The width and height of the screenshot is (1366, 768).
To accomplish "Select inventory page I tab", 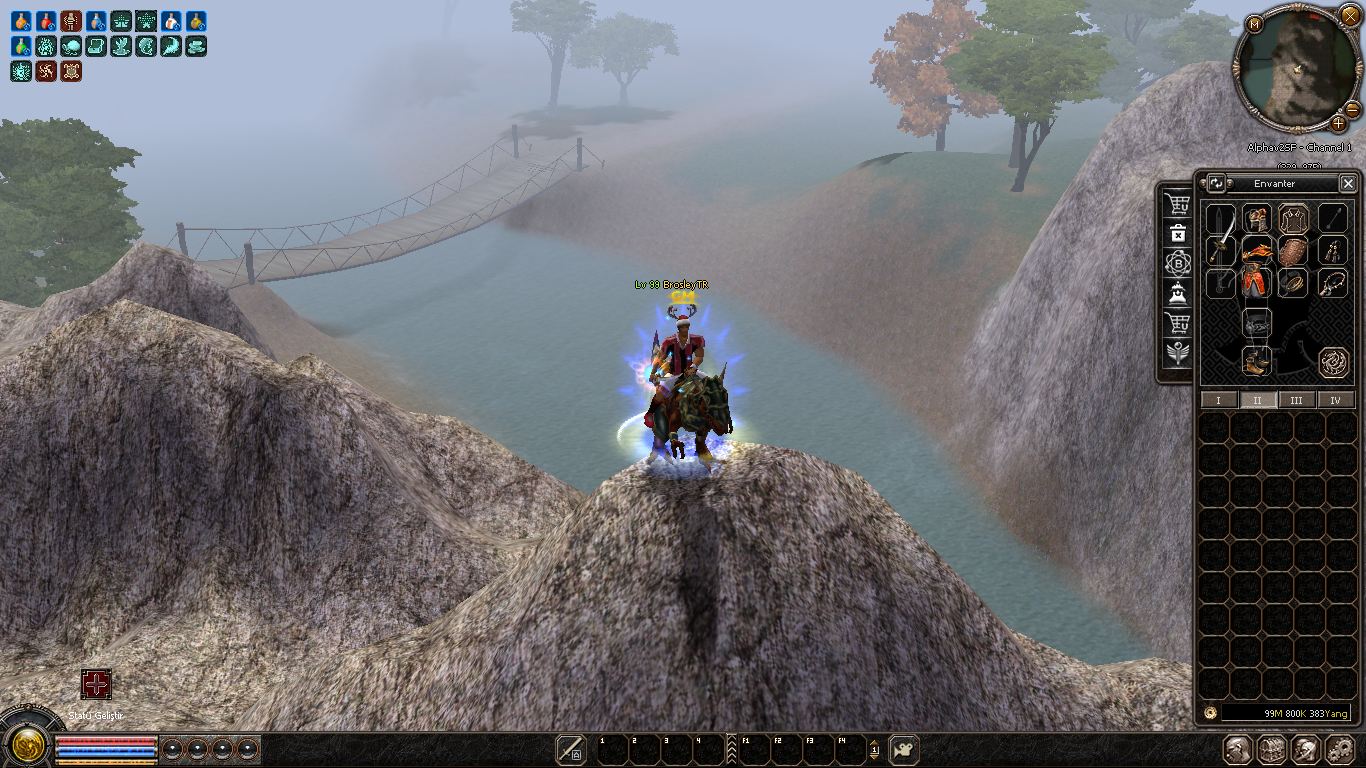I will click(1218, 400).
